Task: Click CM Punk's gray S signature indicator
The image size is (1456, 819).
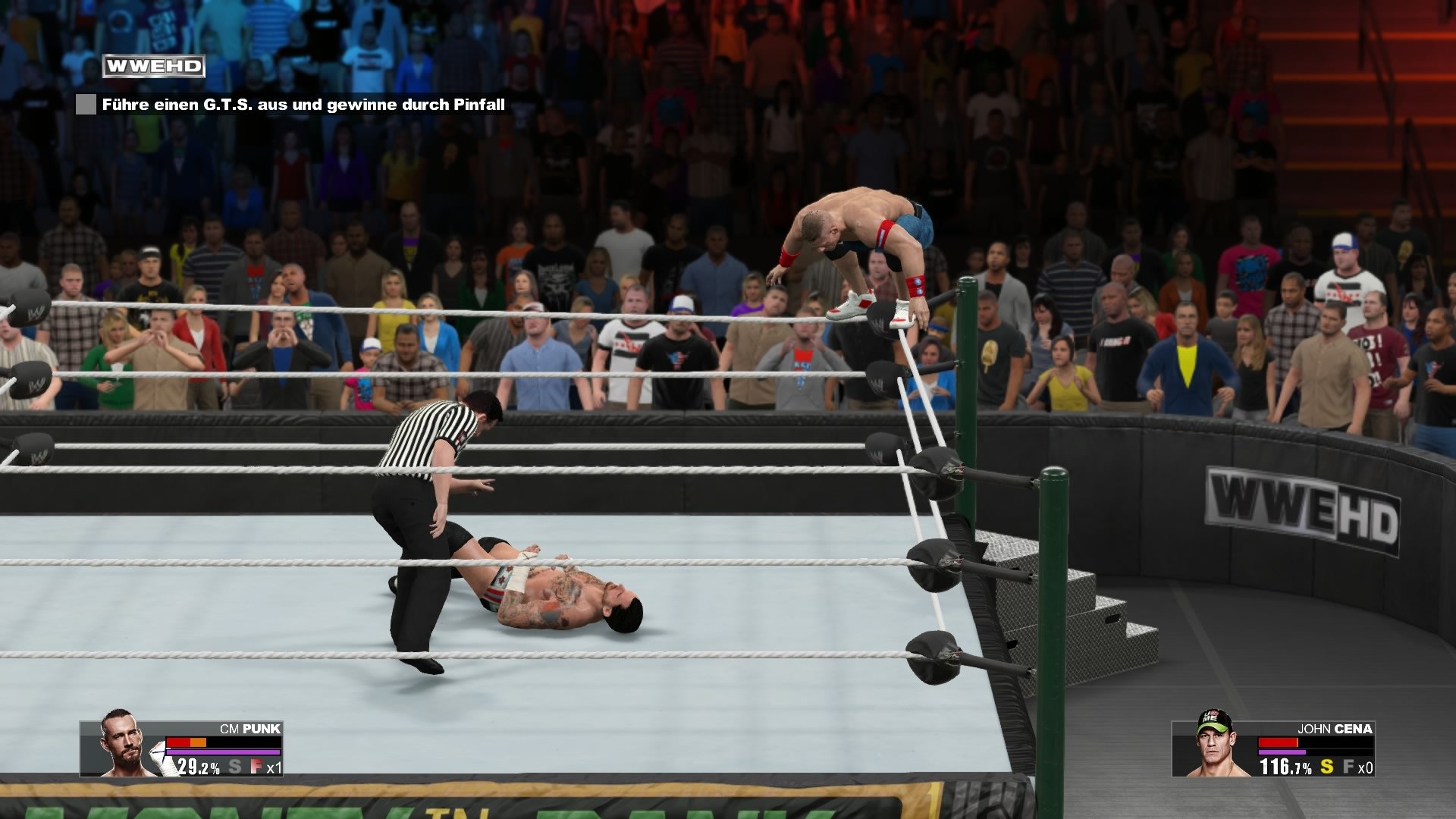Action: (x=235, y=767)
